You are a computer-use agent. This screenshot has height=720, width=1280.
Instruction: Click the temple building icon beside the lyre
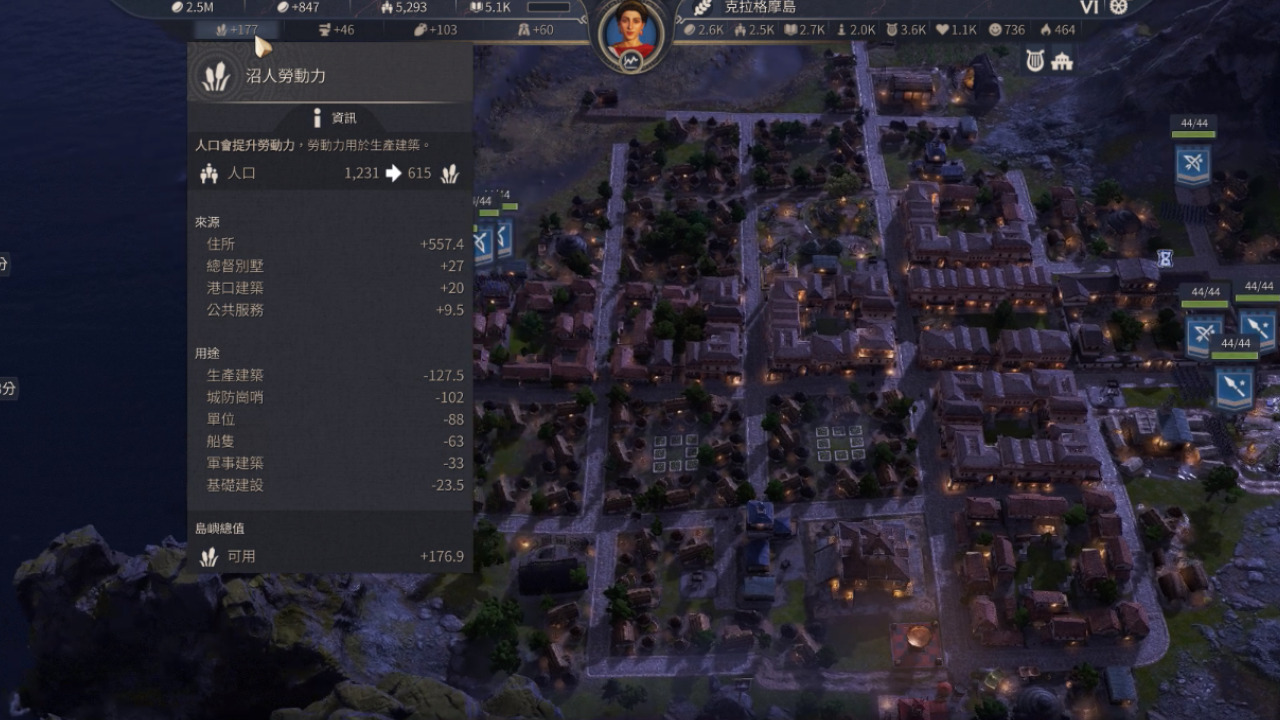pyautogui.click(x=1062, y=61)
